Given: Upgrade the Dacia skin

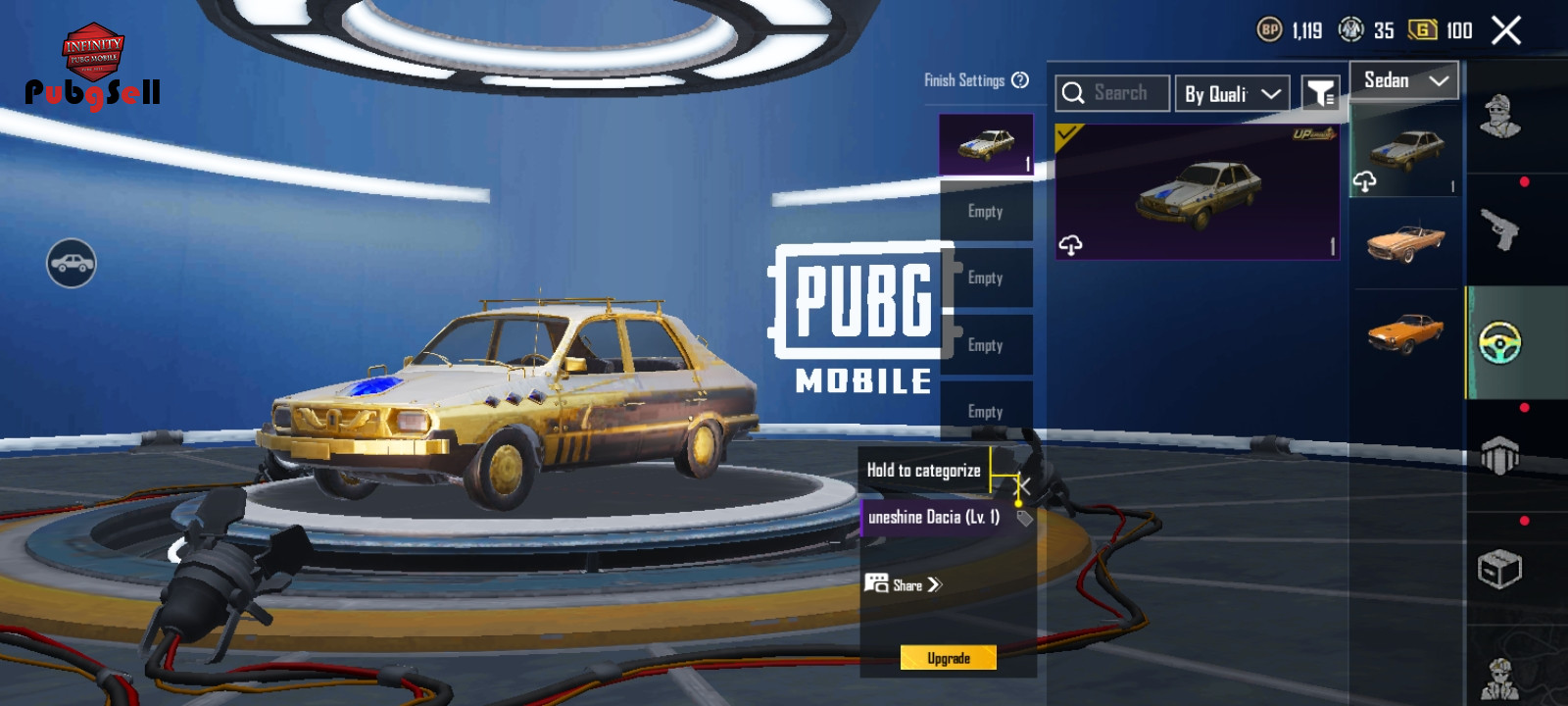Looking at the screenshot, I should coord(948,658).
